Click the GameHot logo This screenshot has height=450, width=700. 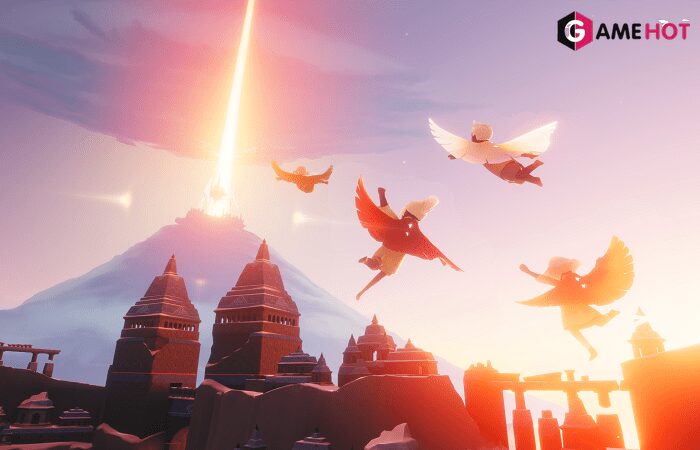pyautogui.click(x=622, y=31)
